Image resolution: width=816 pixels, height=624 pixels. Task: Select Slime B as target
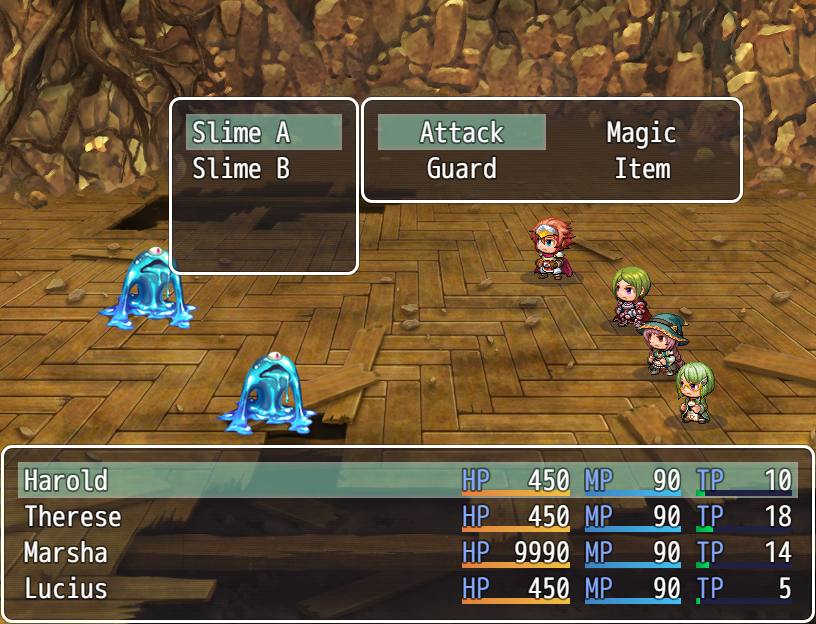pyautogui.click(x=263, y=169)
